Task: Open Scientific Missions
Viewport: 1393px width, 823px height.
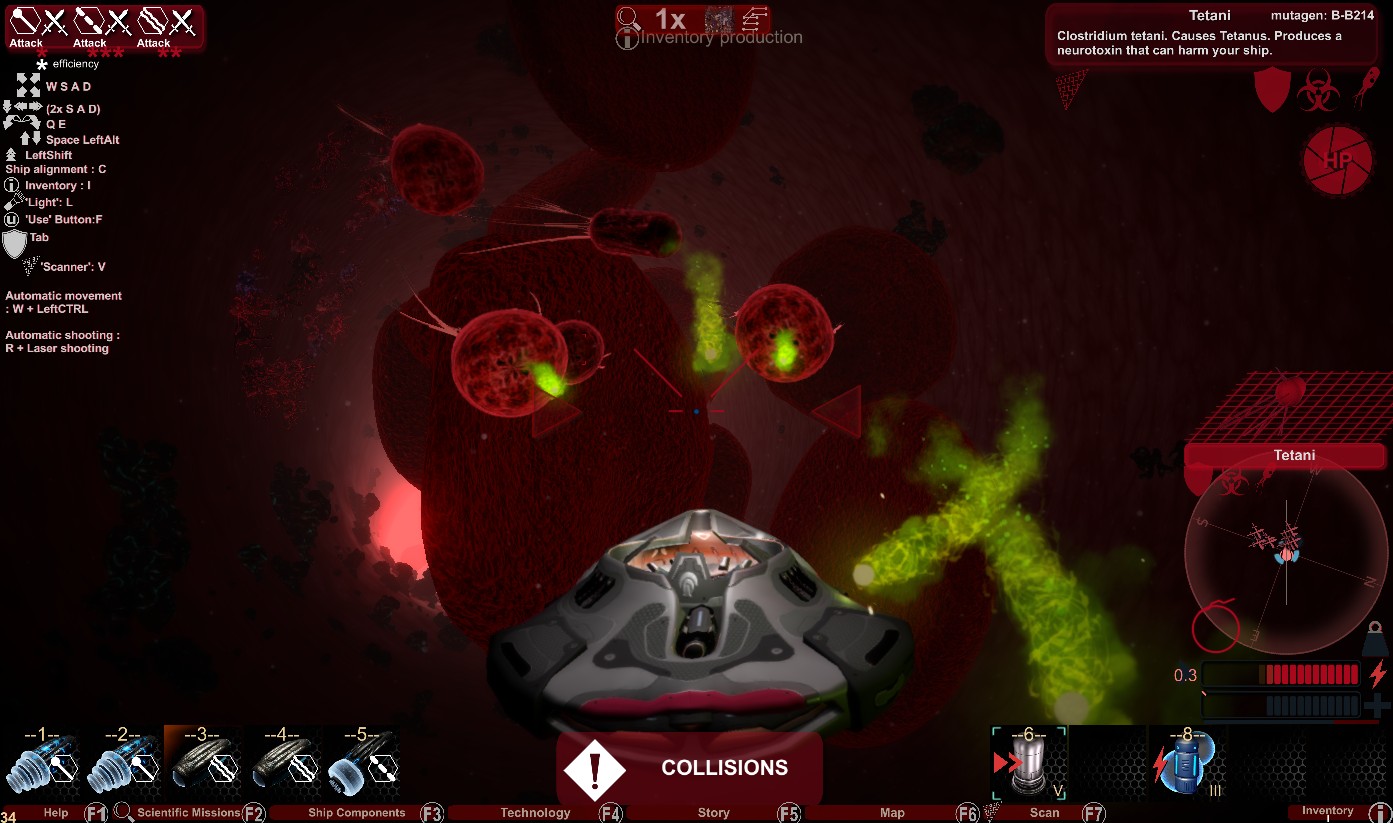Action: 188,813
